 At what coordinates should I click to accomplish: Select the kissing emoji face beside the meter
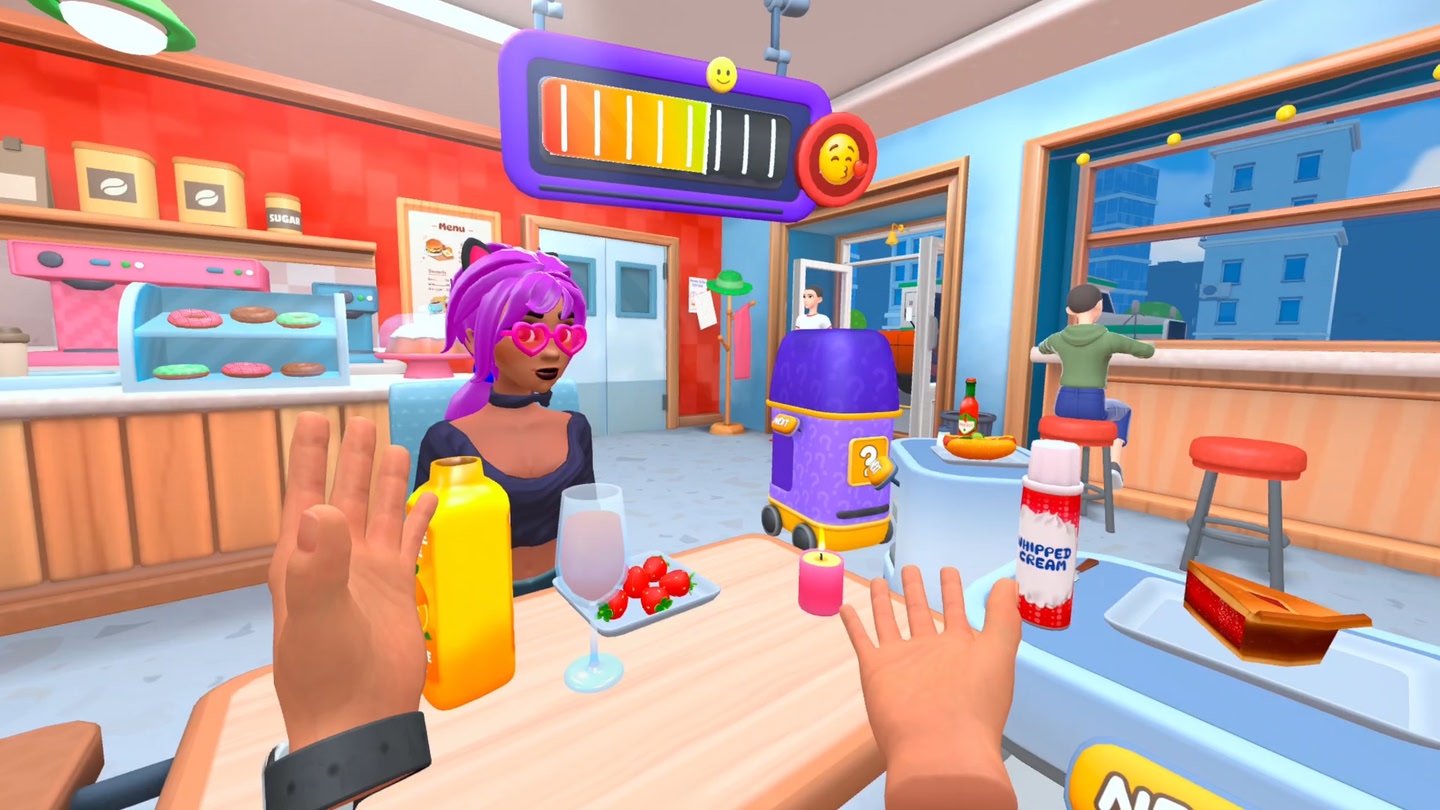coord(841,156)
